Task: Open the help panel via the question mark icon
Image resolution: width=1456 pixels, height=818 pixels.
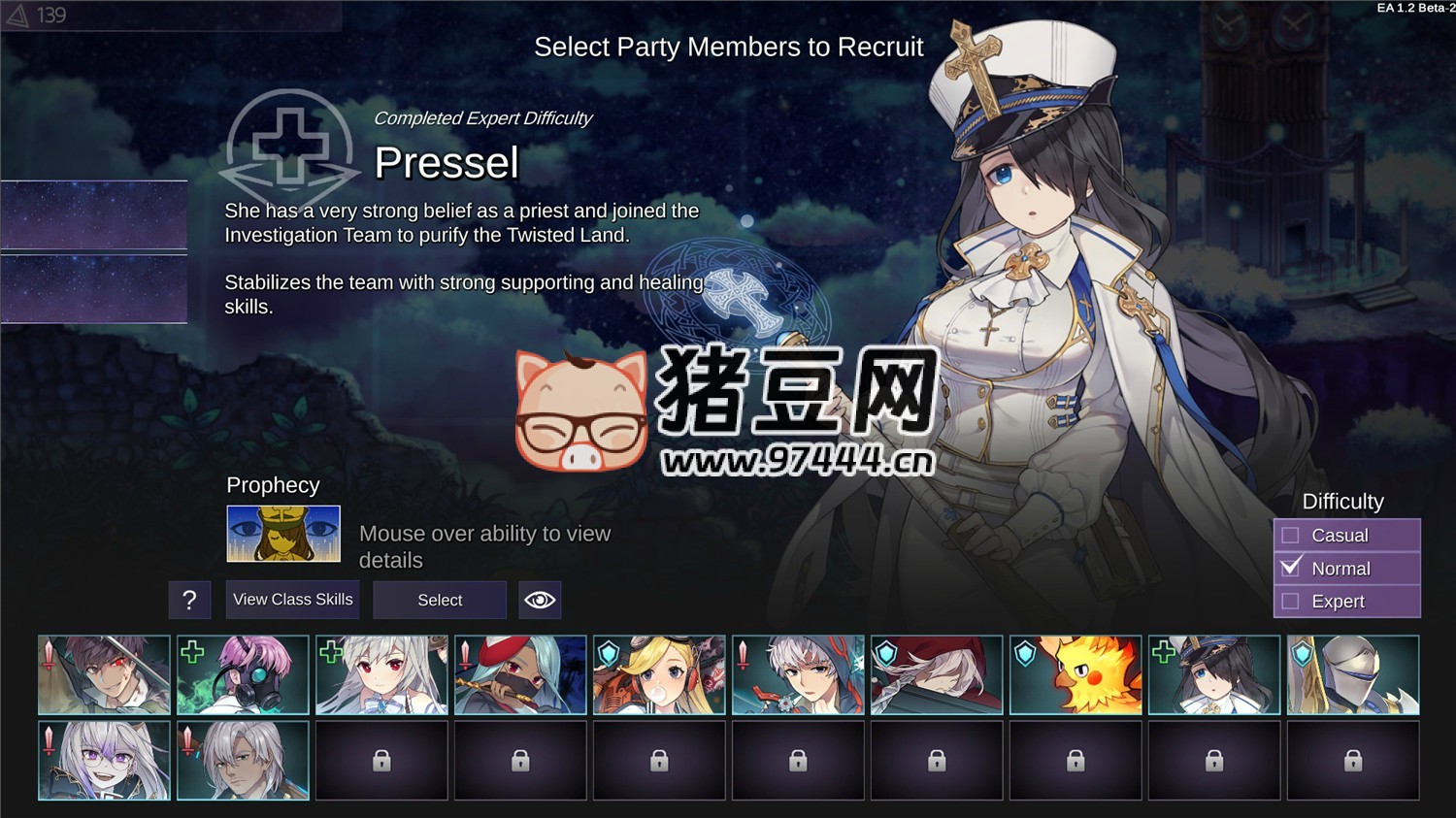Action: (189, 600)
